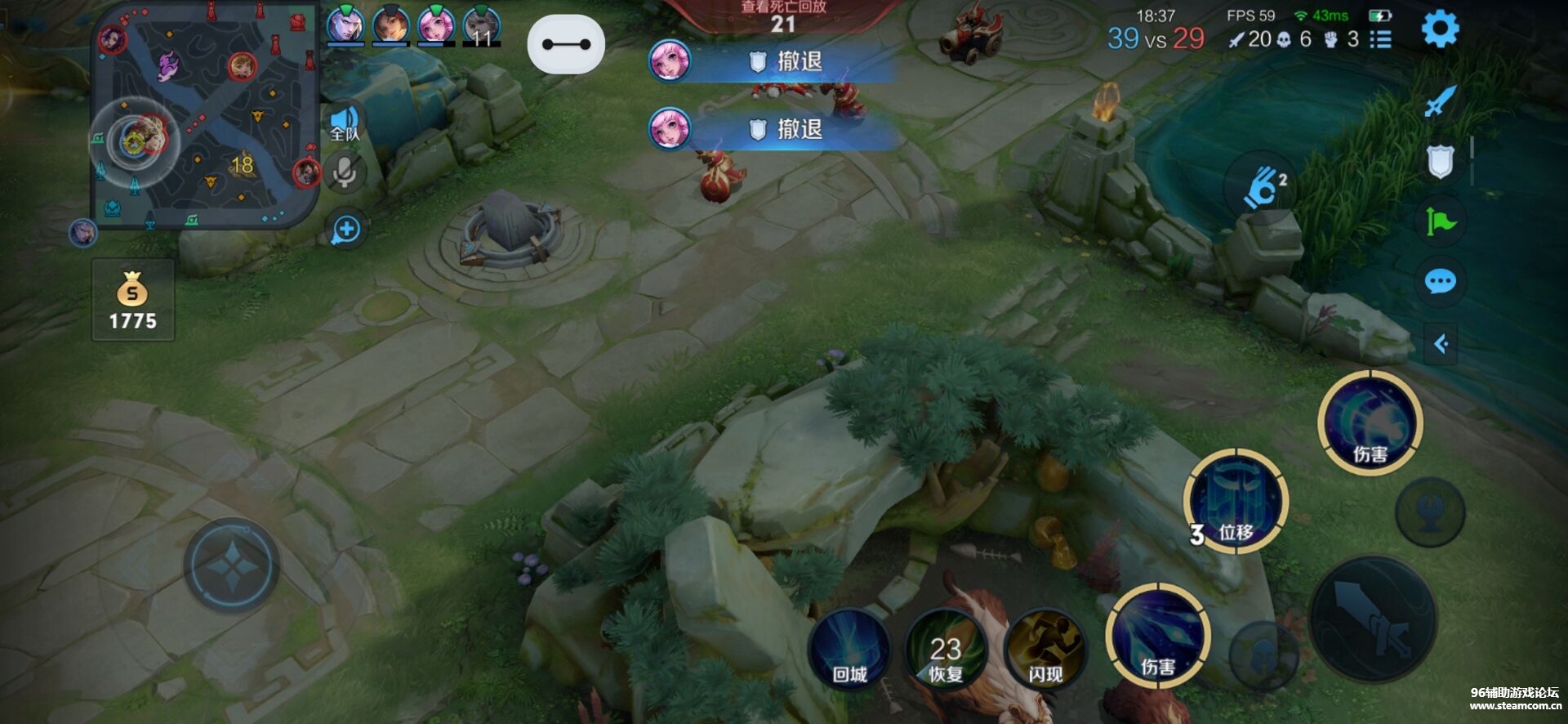Open the scoreboard list icon
The image size is (1568, 724).
coord(1380,39)
